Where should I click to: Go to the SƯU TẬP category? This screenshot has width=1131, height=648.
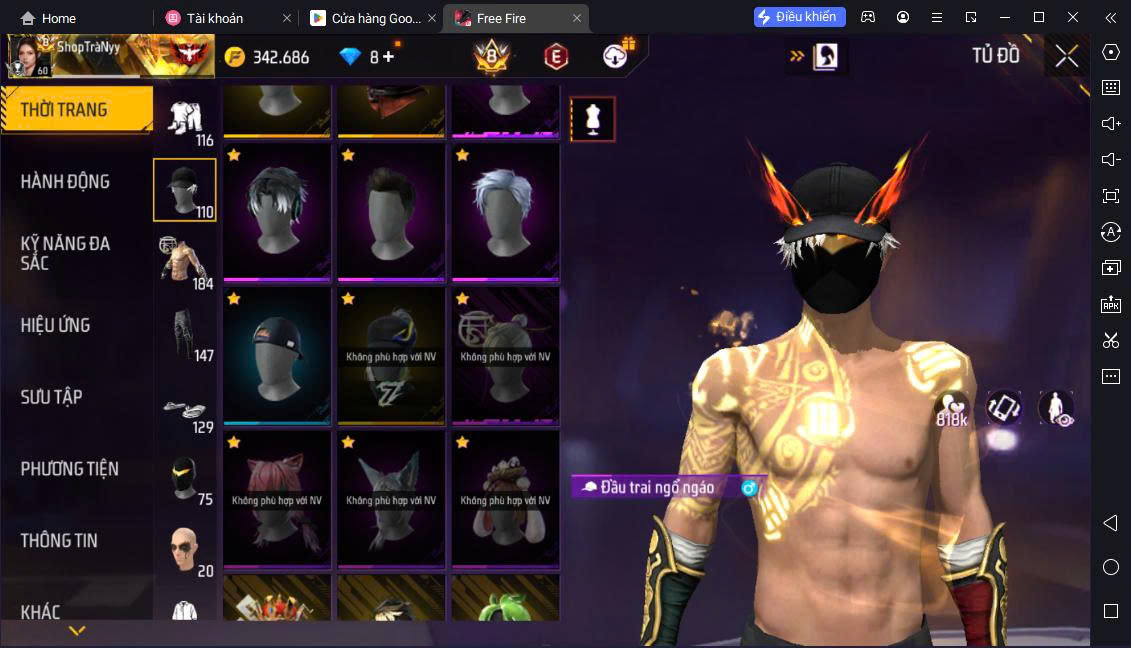(x=52, y=397)
